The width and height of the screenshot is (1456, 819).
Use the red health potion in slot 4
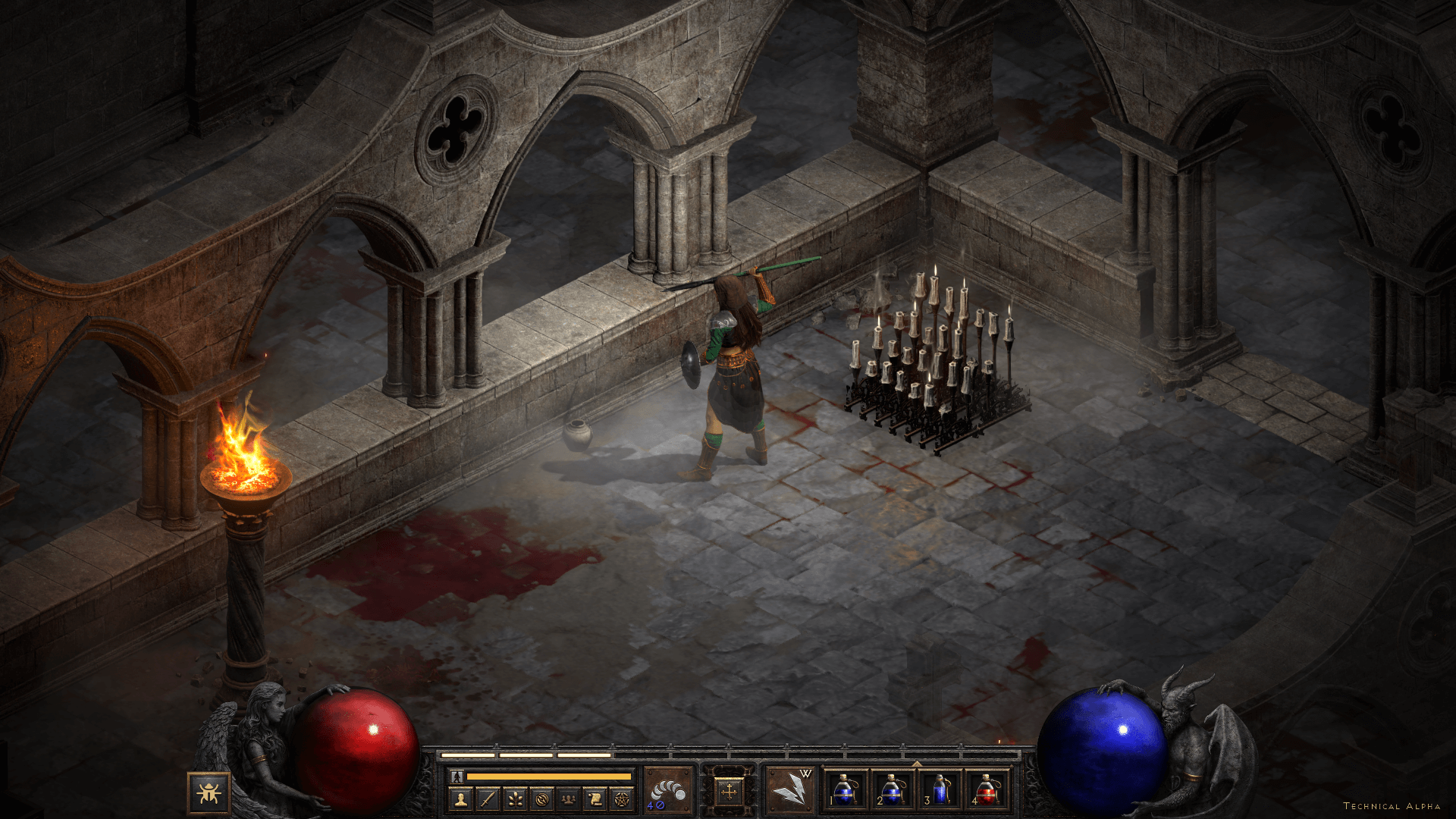tap(987, 791)
